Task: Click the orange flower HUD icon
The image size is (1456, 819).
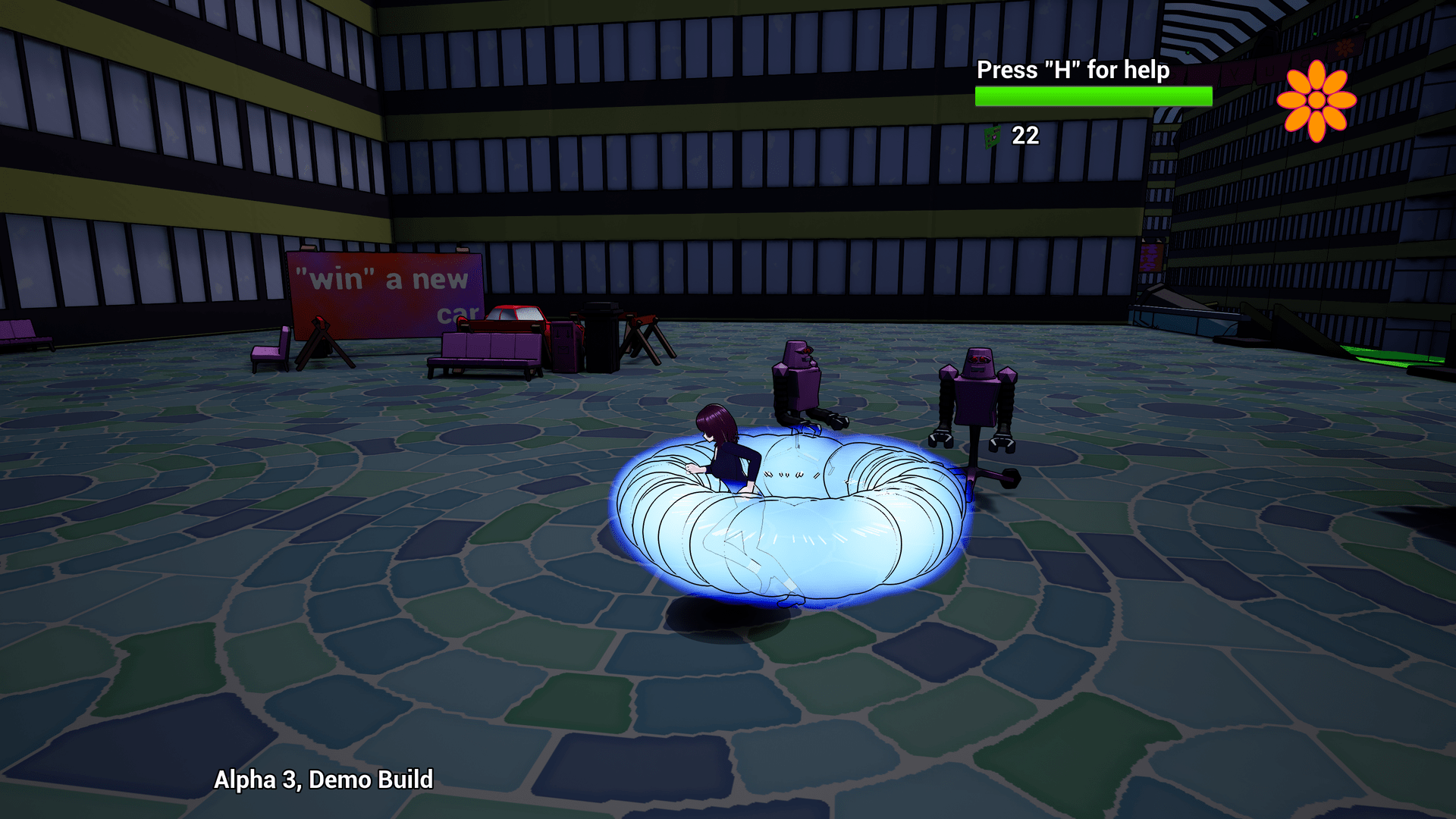Action: (1316, 99)
